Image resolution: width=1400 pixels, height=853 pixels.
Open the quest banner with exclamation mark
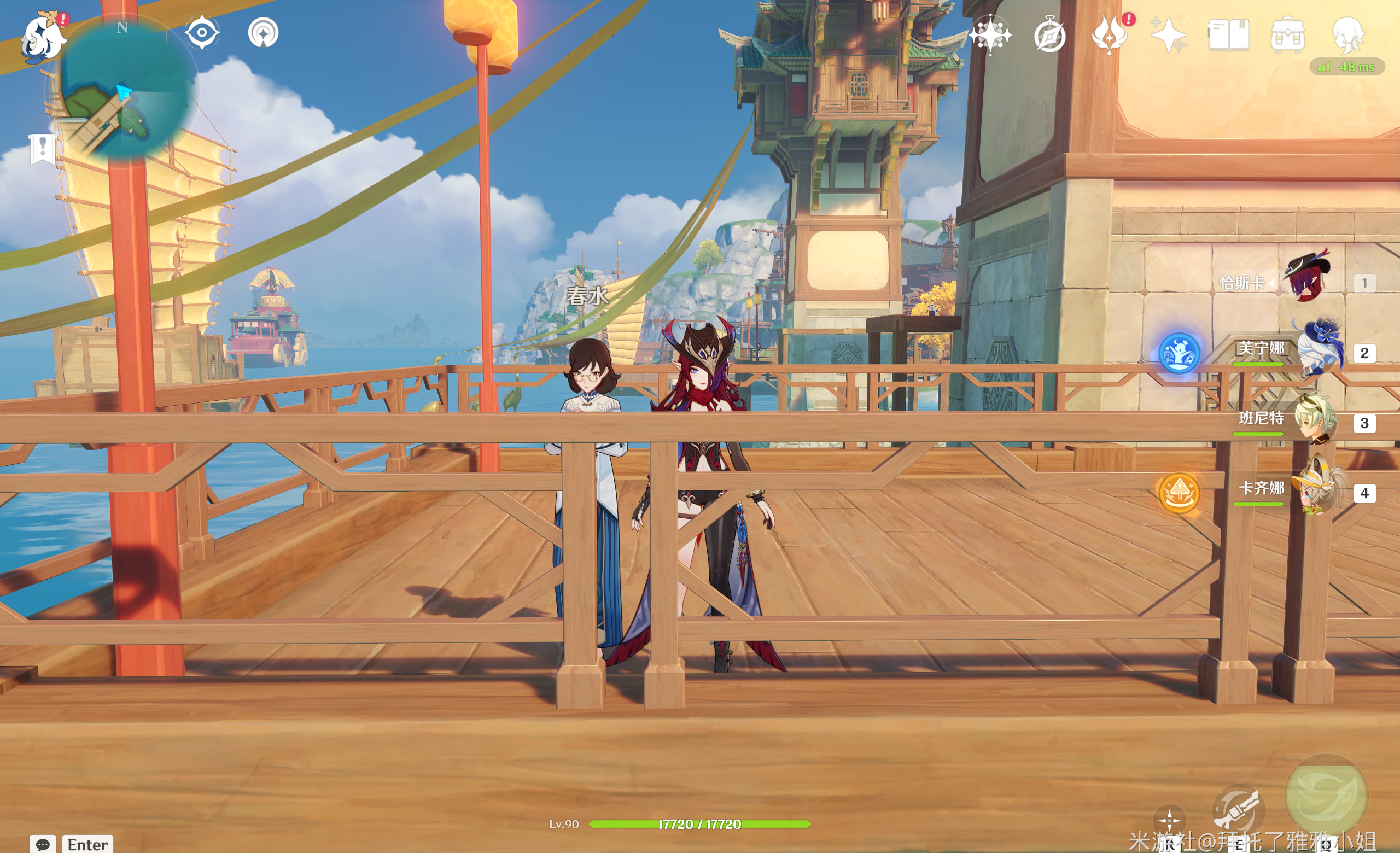click(42, 149)
